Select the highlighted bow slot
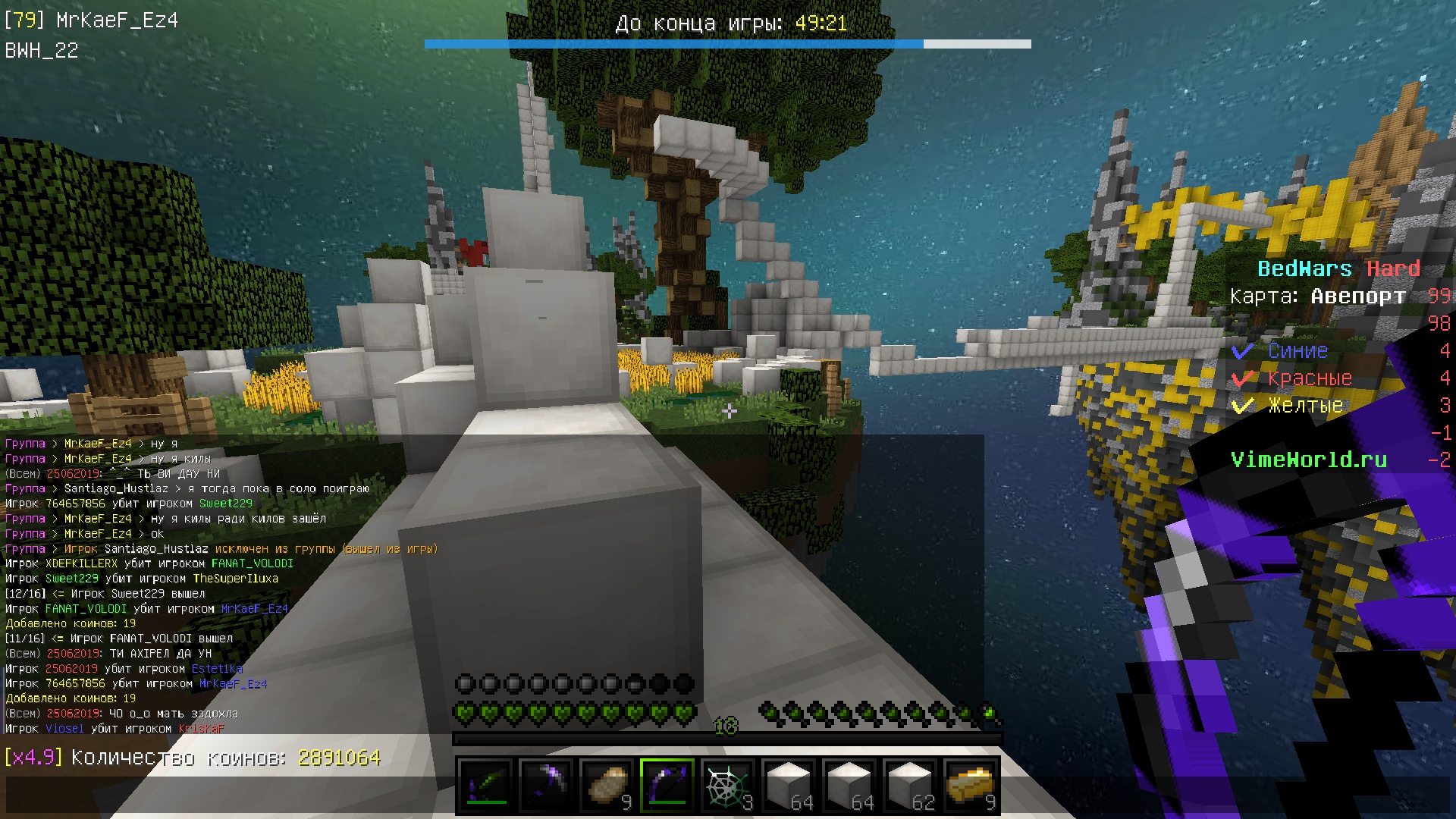This screenshot has height=819, width=1456. (x=667, y=786)
